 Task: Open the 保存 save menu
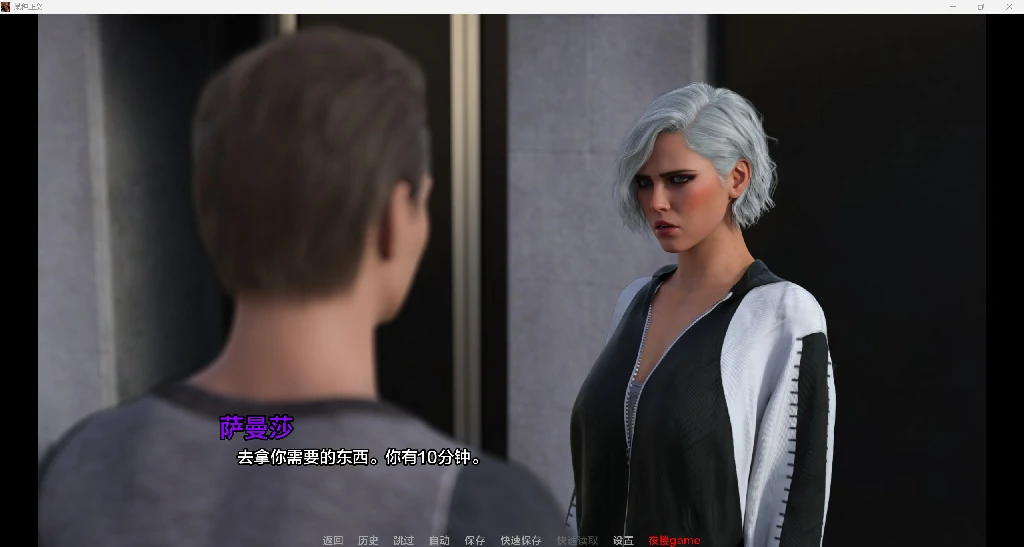coord(474,540)
